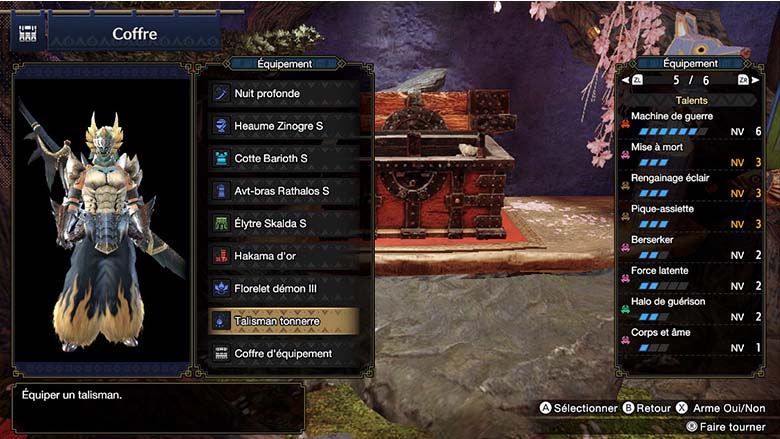Pick the Élytre Skalda S entry
Screen dimensions: 780x439
pyautogui.click(x=284, y=223)
